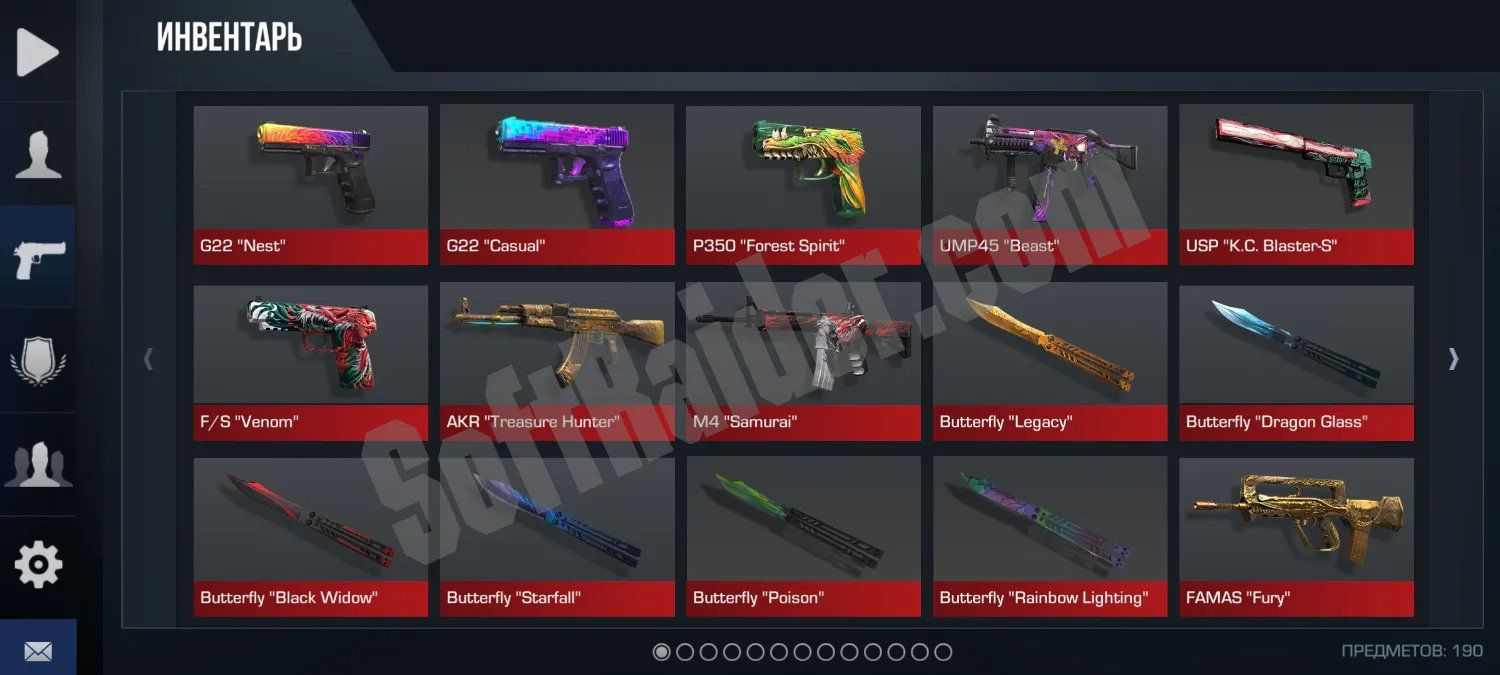Open the play menu via triangle icon
The height and width of the screenshot is (675, 1500).
pyautogui.click(x=38, y=51)
